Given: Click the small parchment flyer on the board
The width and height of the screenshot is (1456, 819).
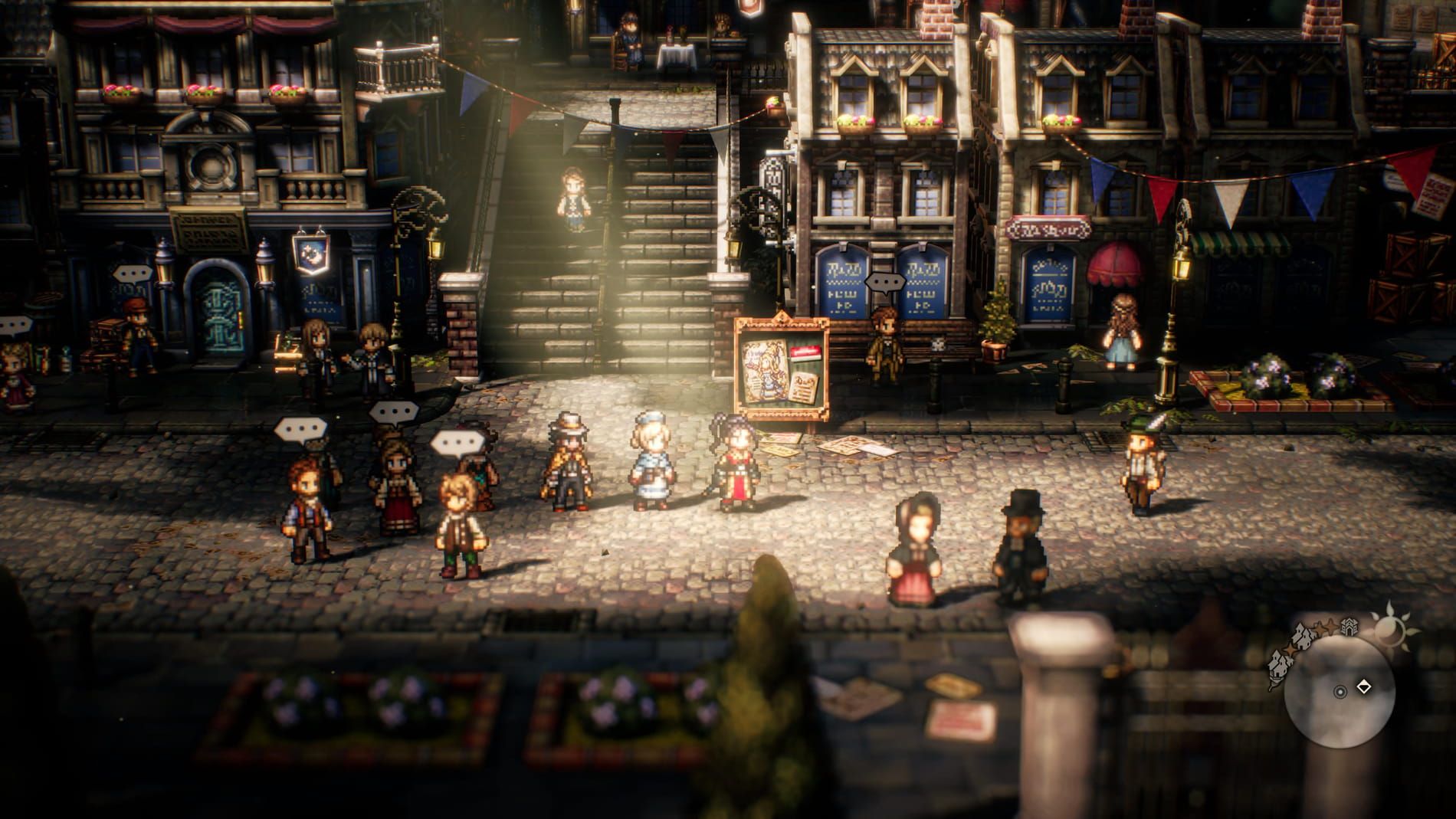Looking at the screenshot, I should [x=804, y=388].
